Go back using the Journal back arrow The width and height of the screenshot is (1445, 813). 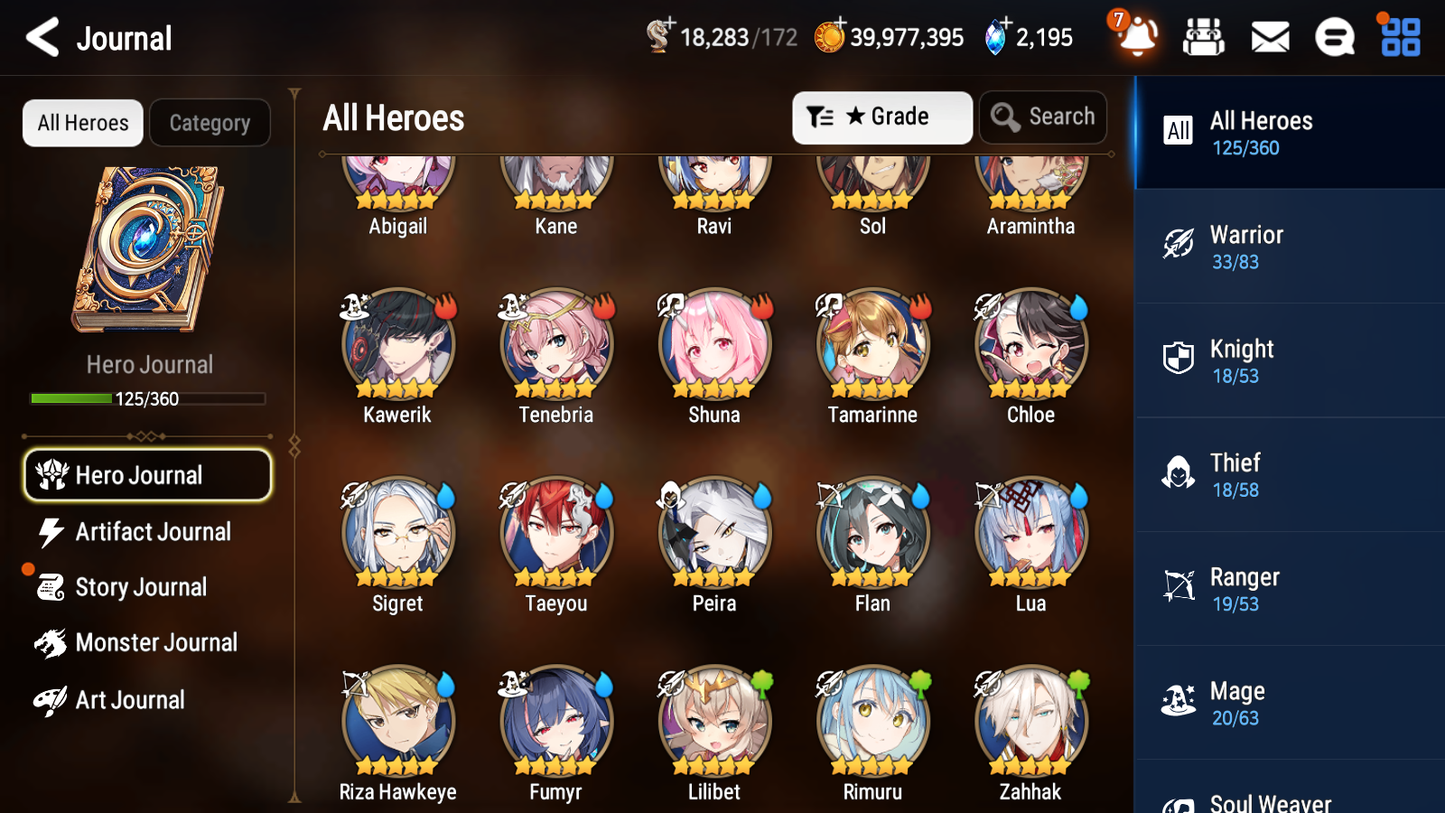tap(42, 37)
